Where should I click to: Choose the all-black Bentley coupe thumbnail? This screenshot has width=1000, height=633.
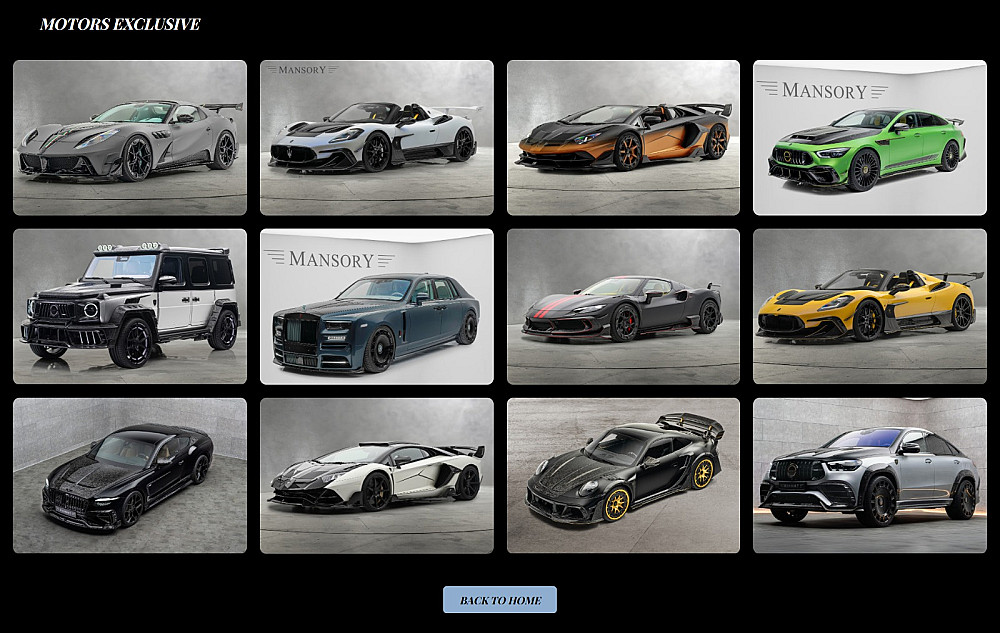pos(130,476)
